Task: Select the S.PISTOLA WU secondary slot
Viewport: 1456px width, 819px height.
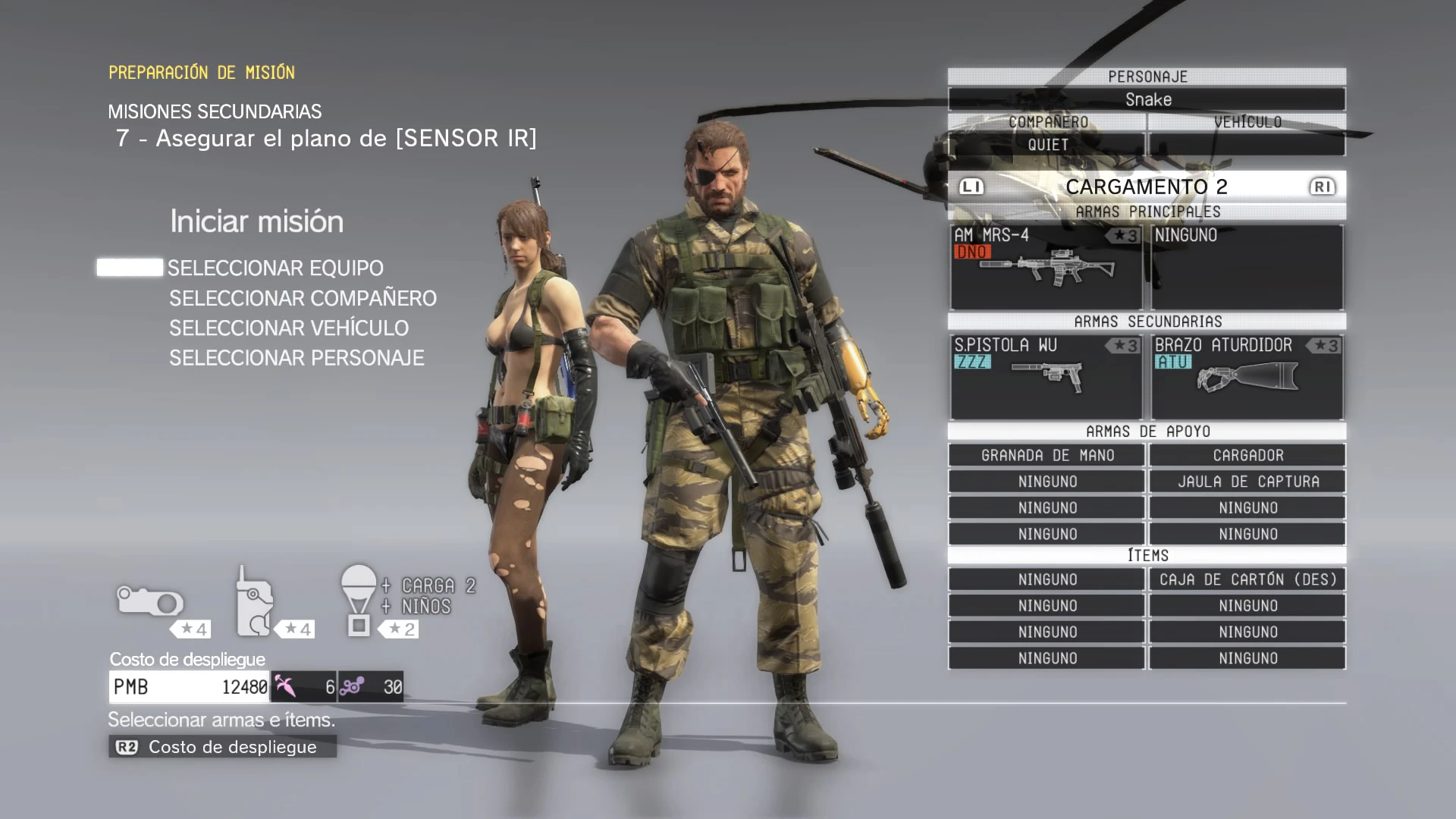Action: 1046,377
